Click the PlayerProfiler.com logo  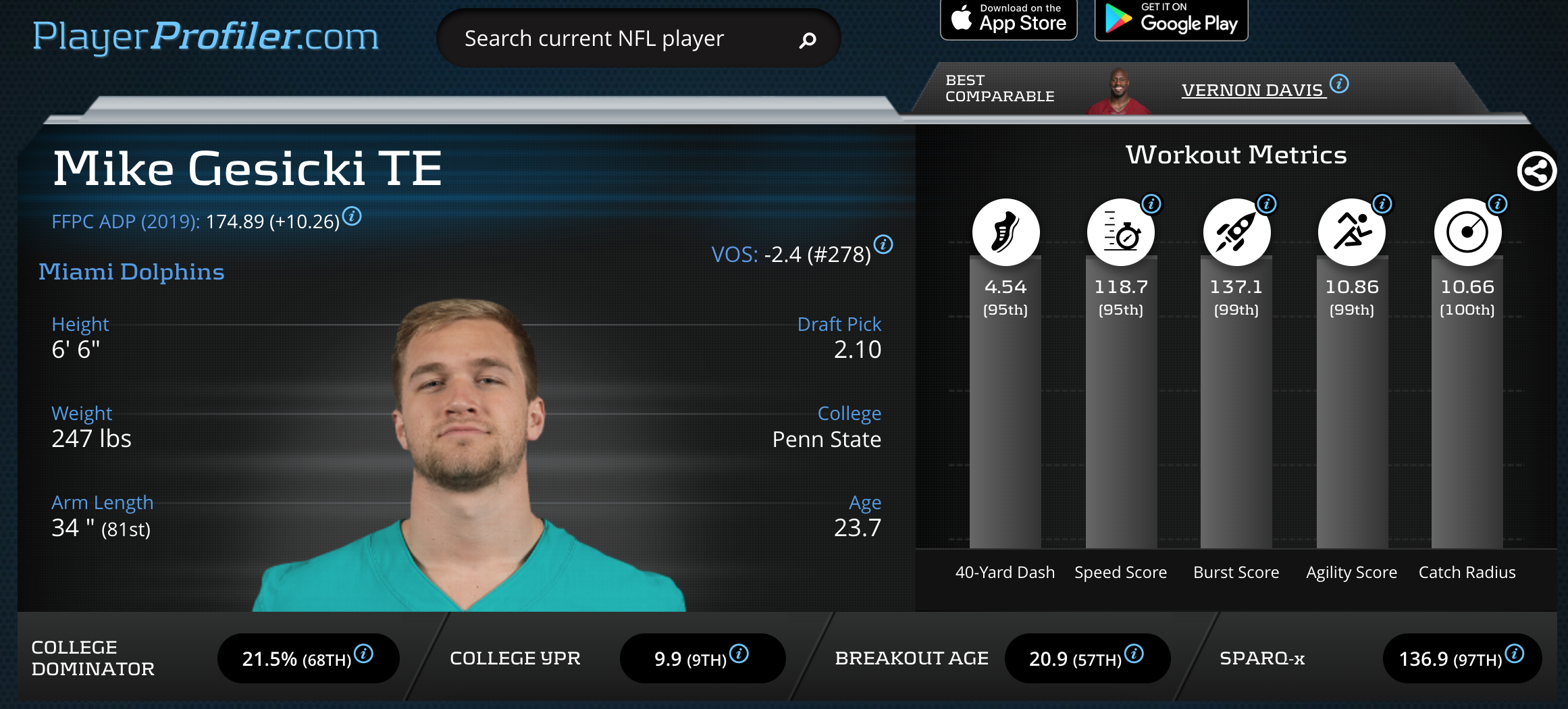click(x=205, y=36)
